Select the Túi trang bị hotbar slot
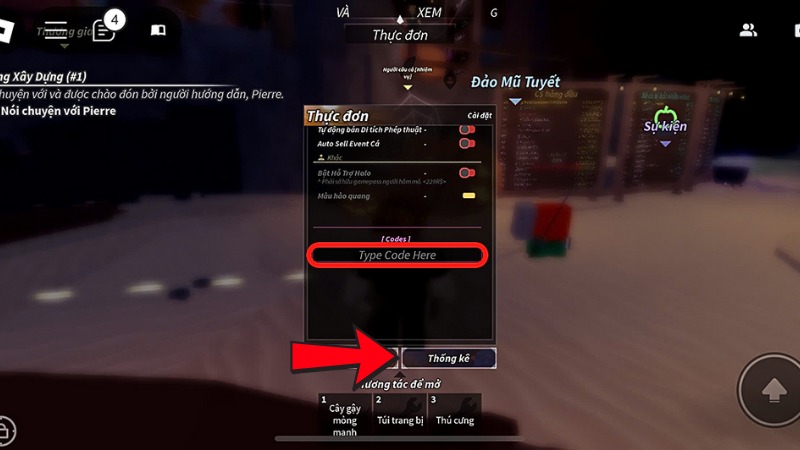800x450 pixels. point(399,414)
